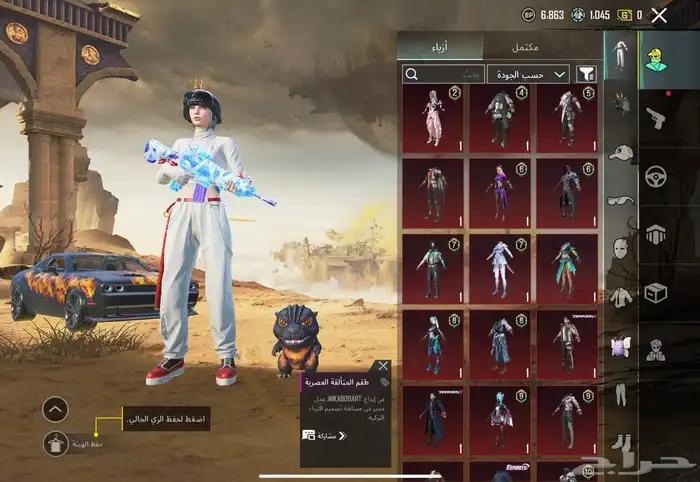Click the مشاركة share button
Viewport: 700px width, 482px height.
click(x=326, y=435)
